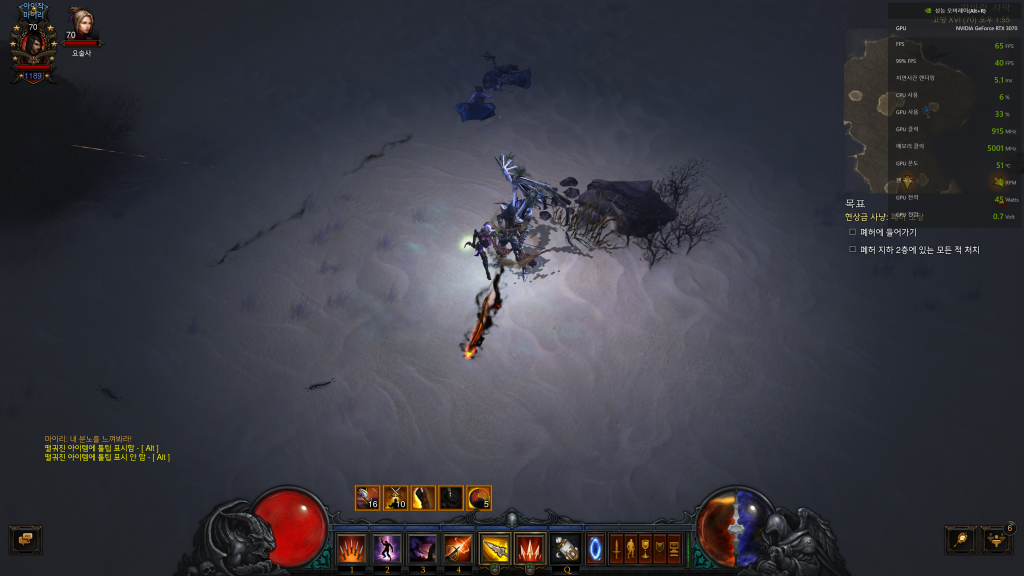Open the blue town portal
Screen dimensions: 1024x576
click(x=595, y=548)
